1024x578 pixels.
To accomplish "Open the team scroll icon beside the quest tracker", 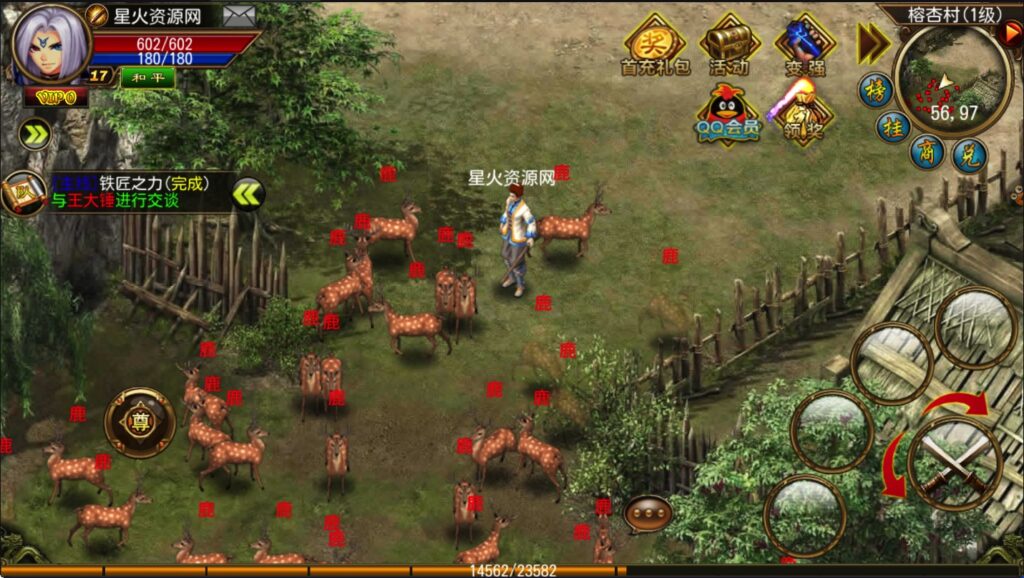I will (20, 192).
